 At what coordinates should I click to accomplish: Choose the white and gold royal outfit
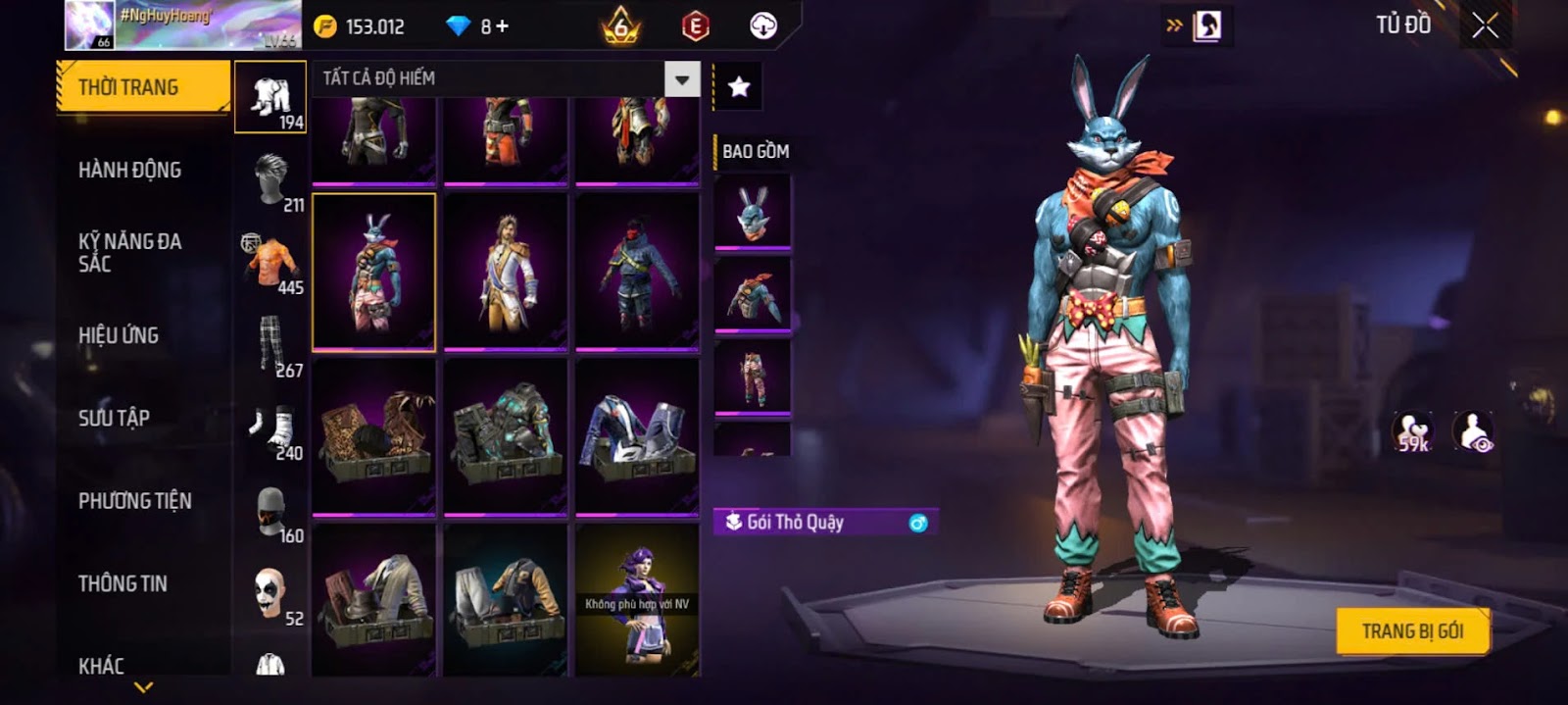506,272
